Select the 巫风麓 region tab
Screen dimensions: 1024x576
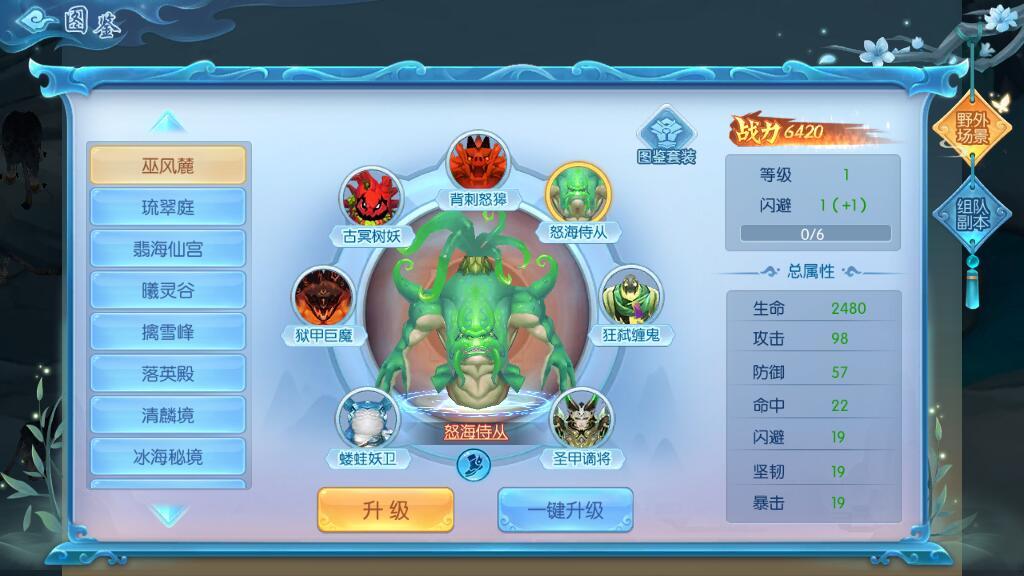167,166
